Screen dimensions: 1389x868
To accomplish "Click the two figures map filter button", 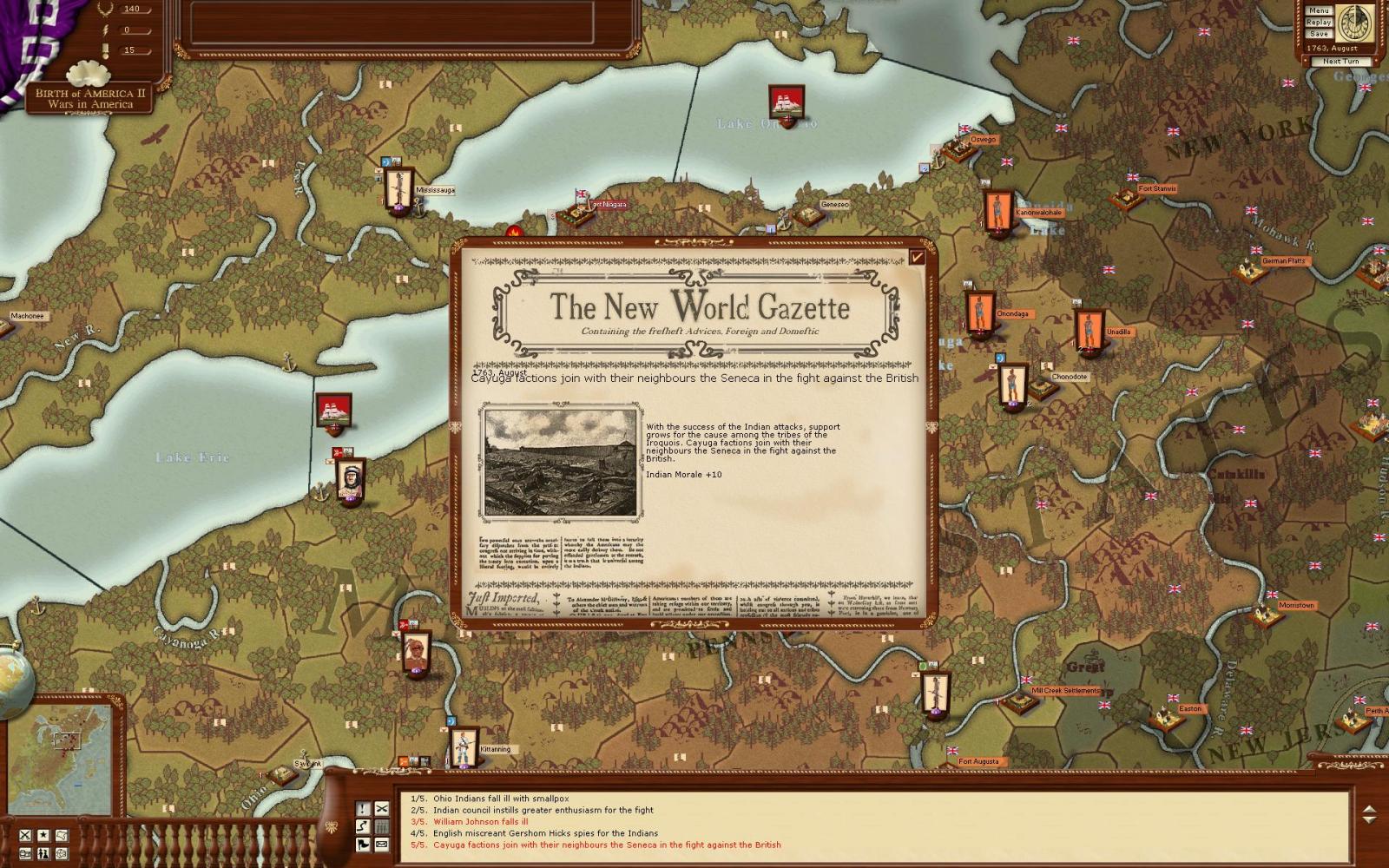I will point(43,853).
